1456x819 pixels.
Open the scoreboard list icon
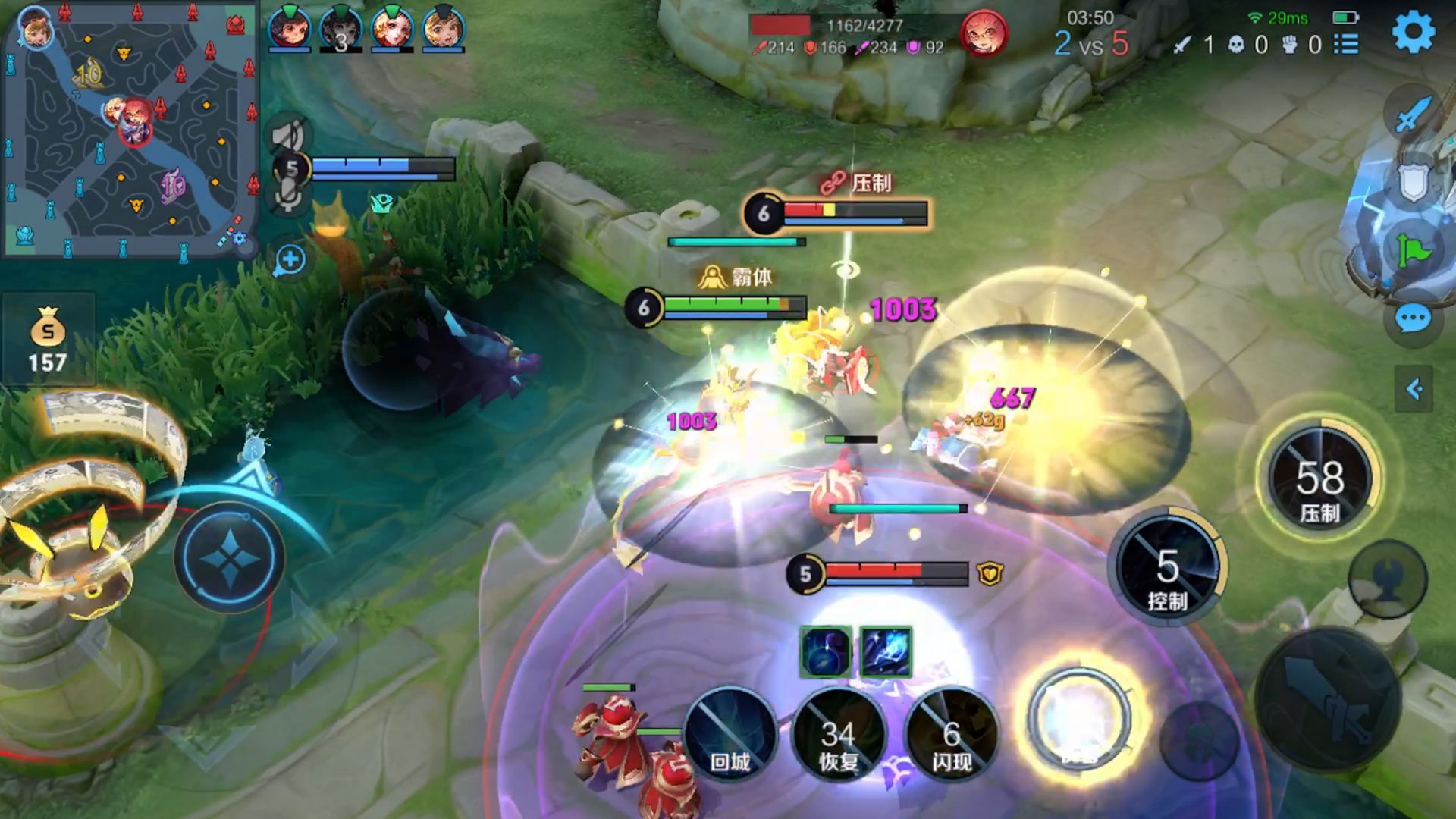click(1346, 44)
